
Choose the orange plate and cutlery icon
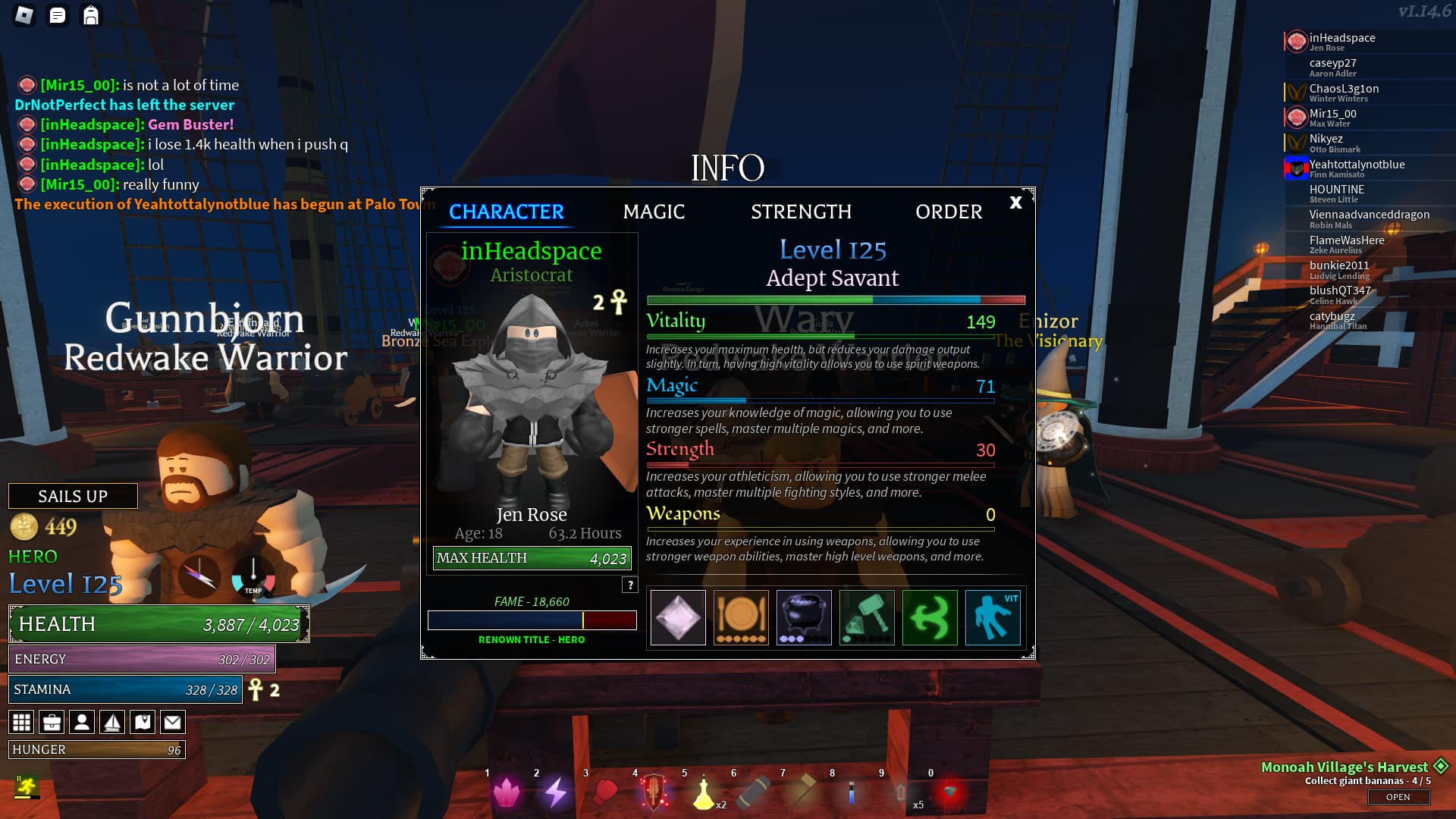click(741, 617)
